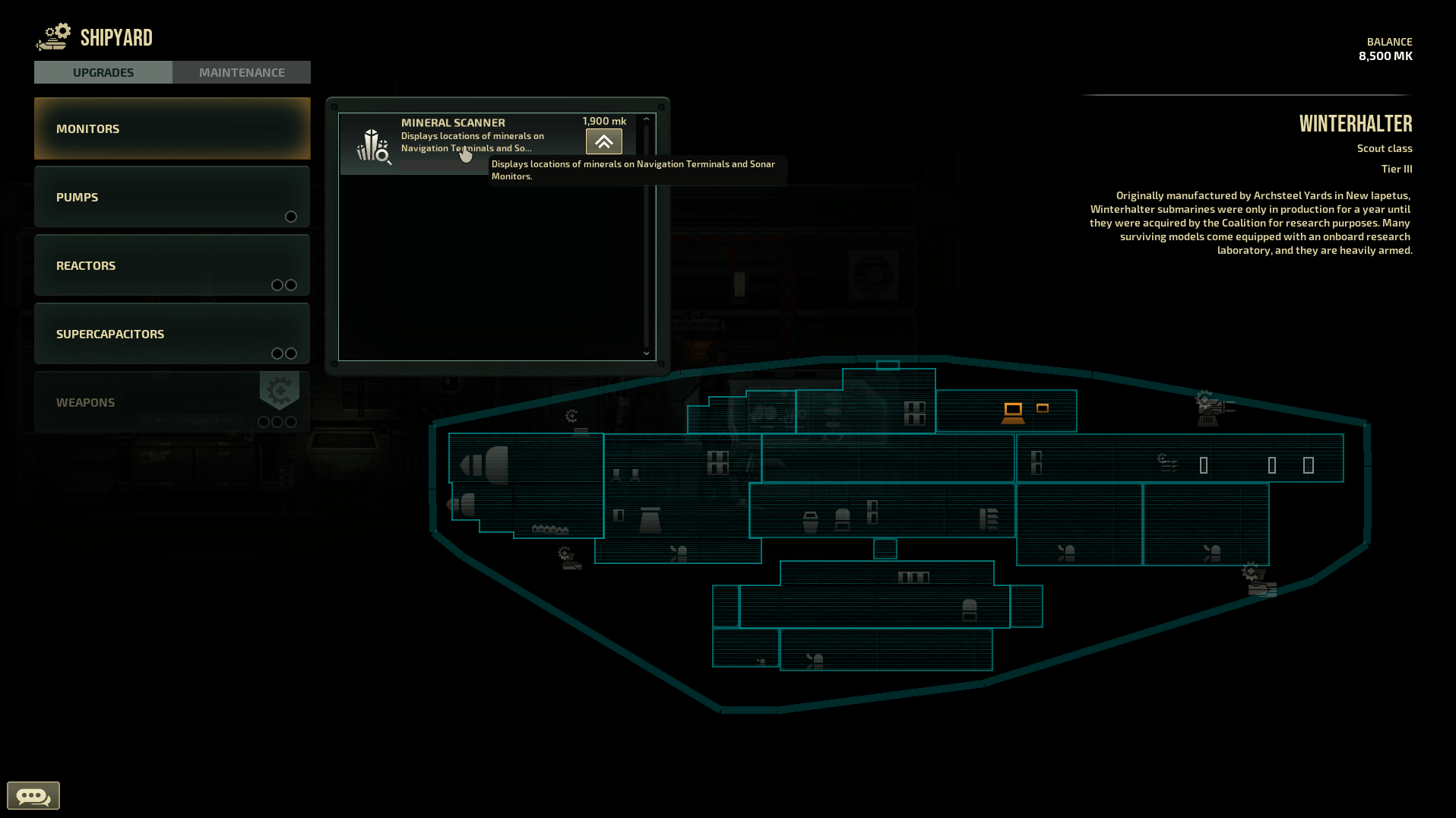
Task: Select the Reactors category panel
Action: point(172,265)
